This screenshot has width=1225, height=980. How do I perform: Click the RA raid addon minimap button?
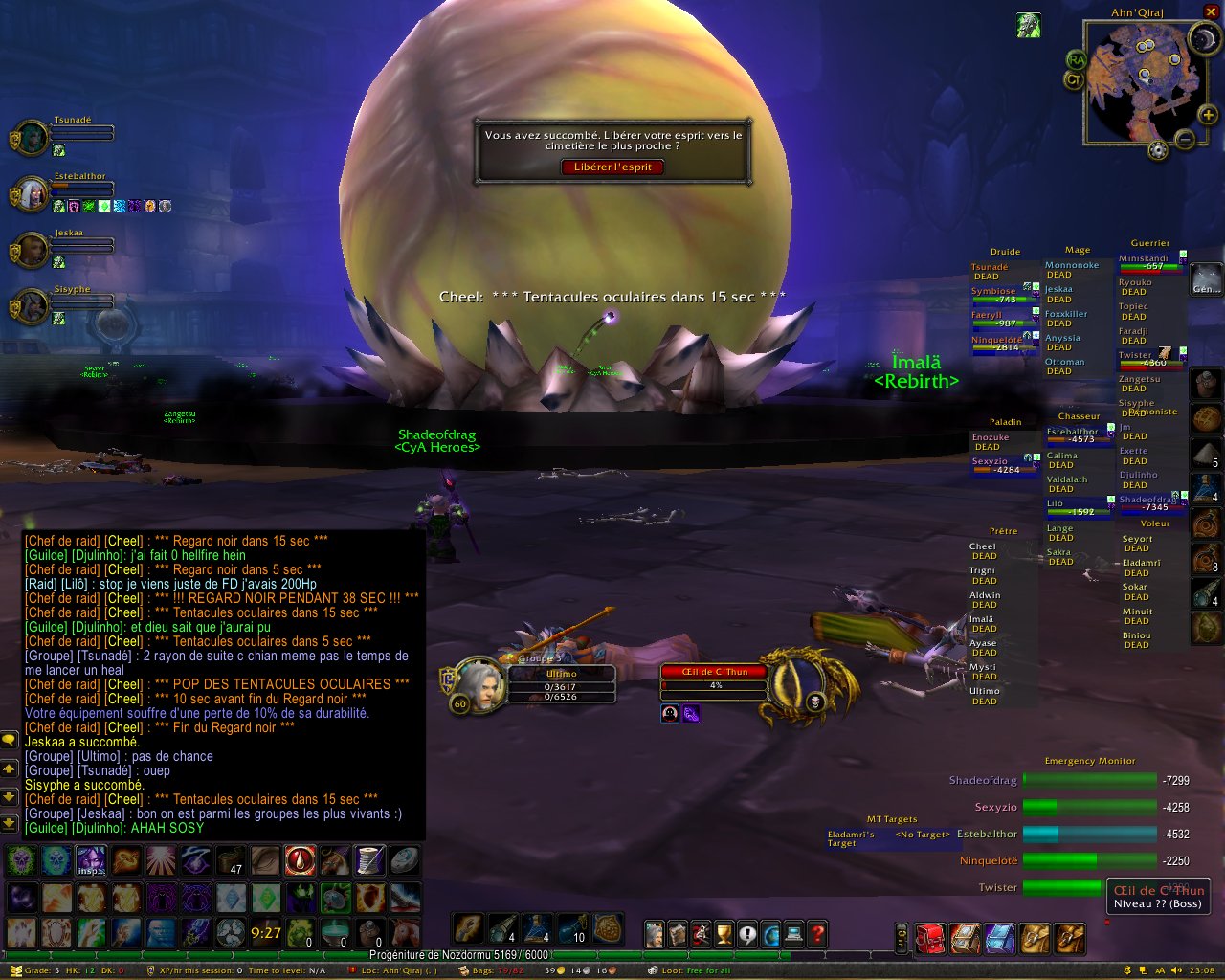click(x=1076, y=60)
